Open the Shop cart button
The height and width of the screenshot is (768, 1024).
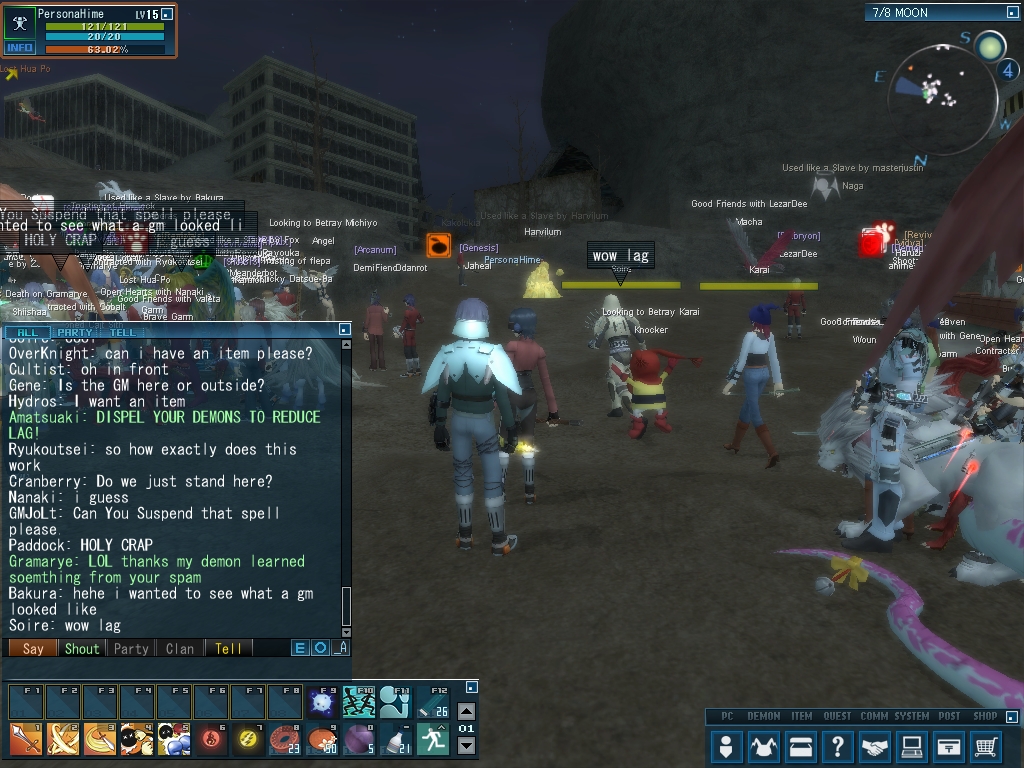point(986,746)
